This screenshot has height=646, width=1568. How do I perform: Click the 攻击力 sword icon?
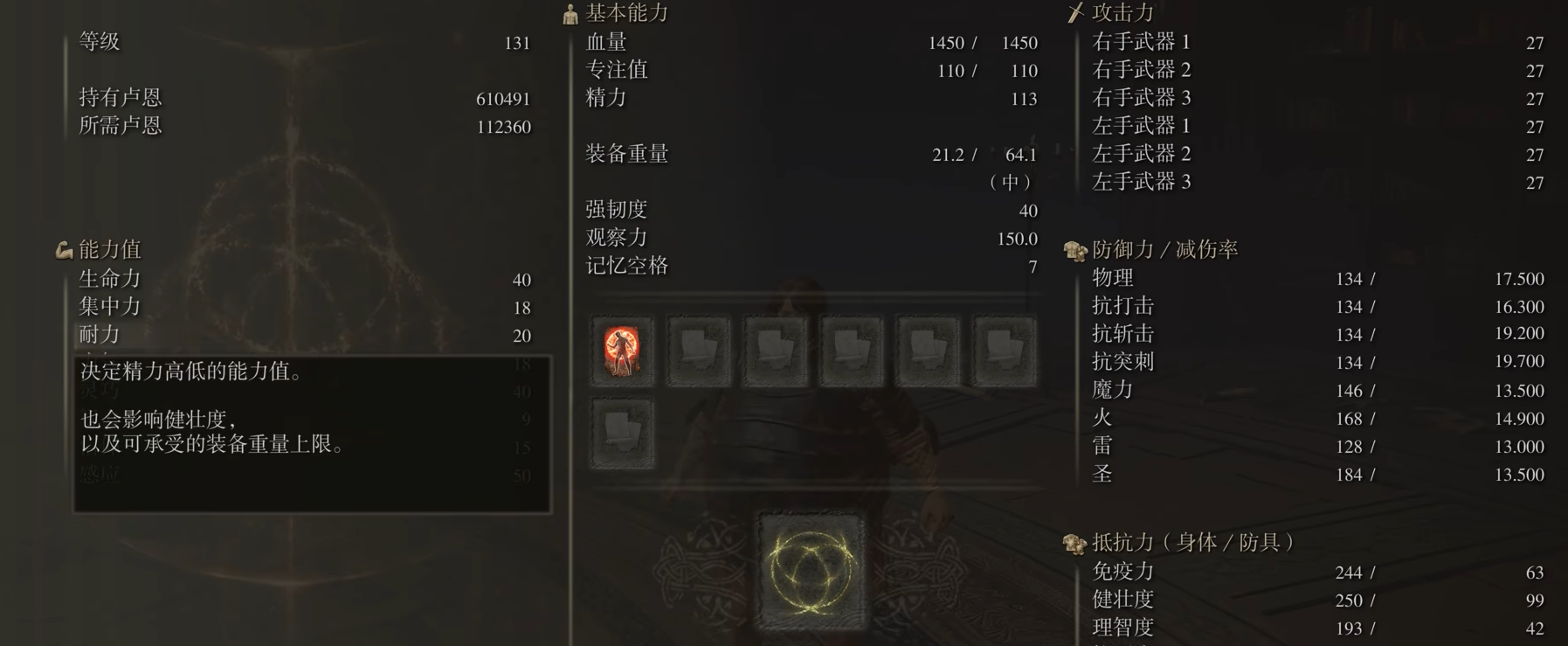pyautogui.click(x=1073, y=13)
